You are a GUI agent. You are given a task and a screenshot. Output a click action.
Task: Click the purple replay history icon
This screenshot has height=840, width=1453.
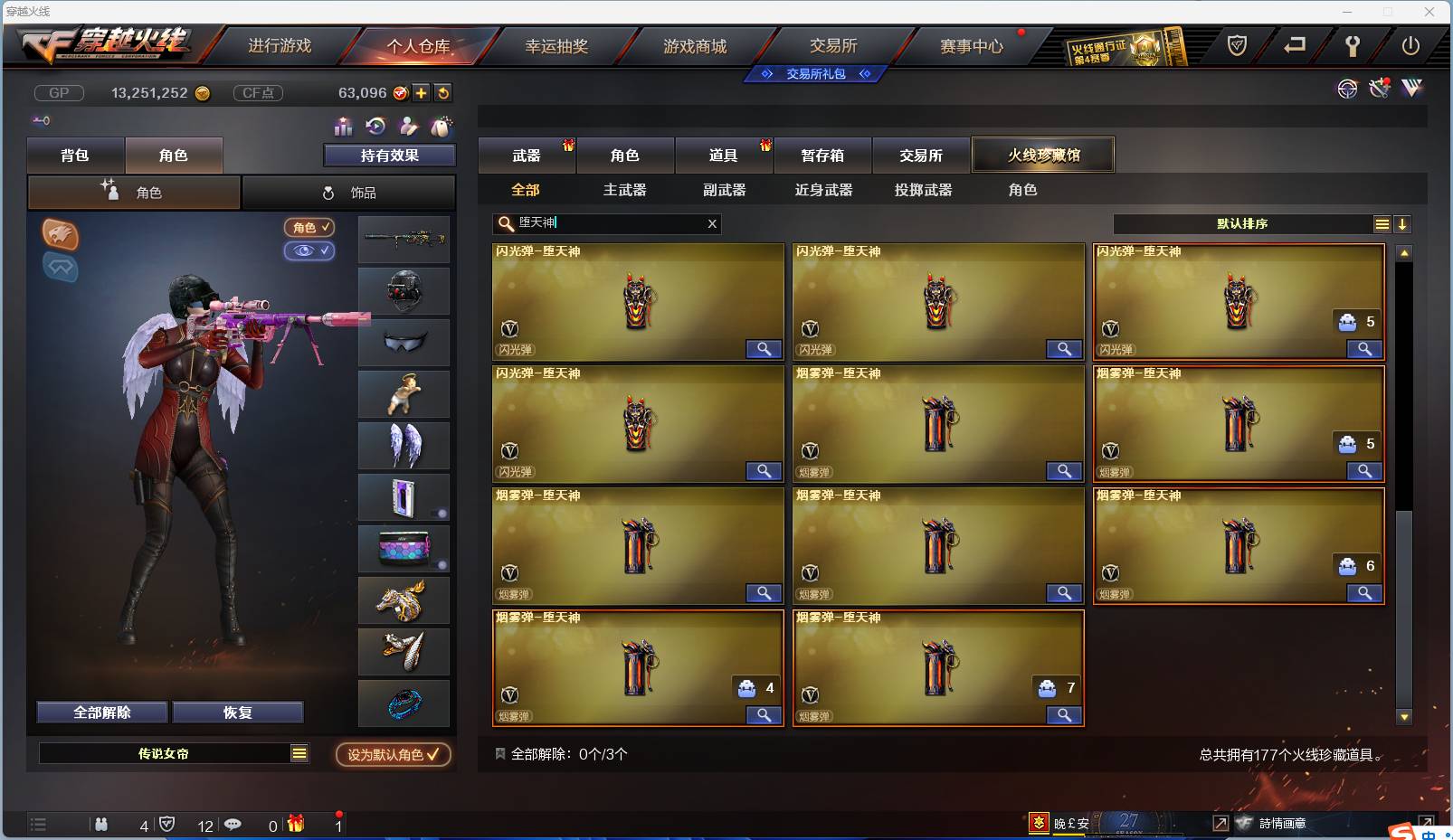coord(375,127)
